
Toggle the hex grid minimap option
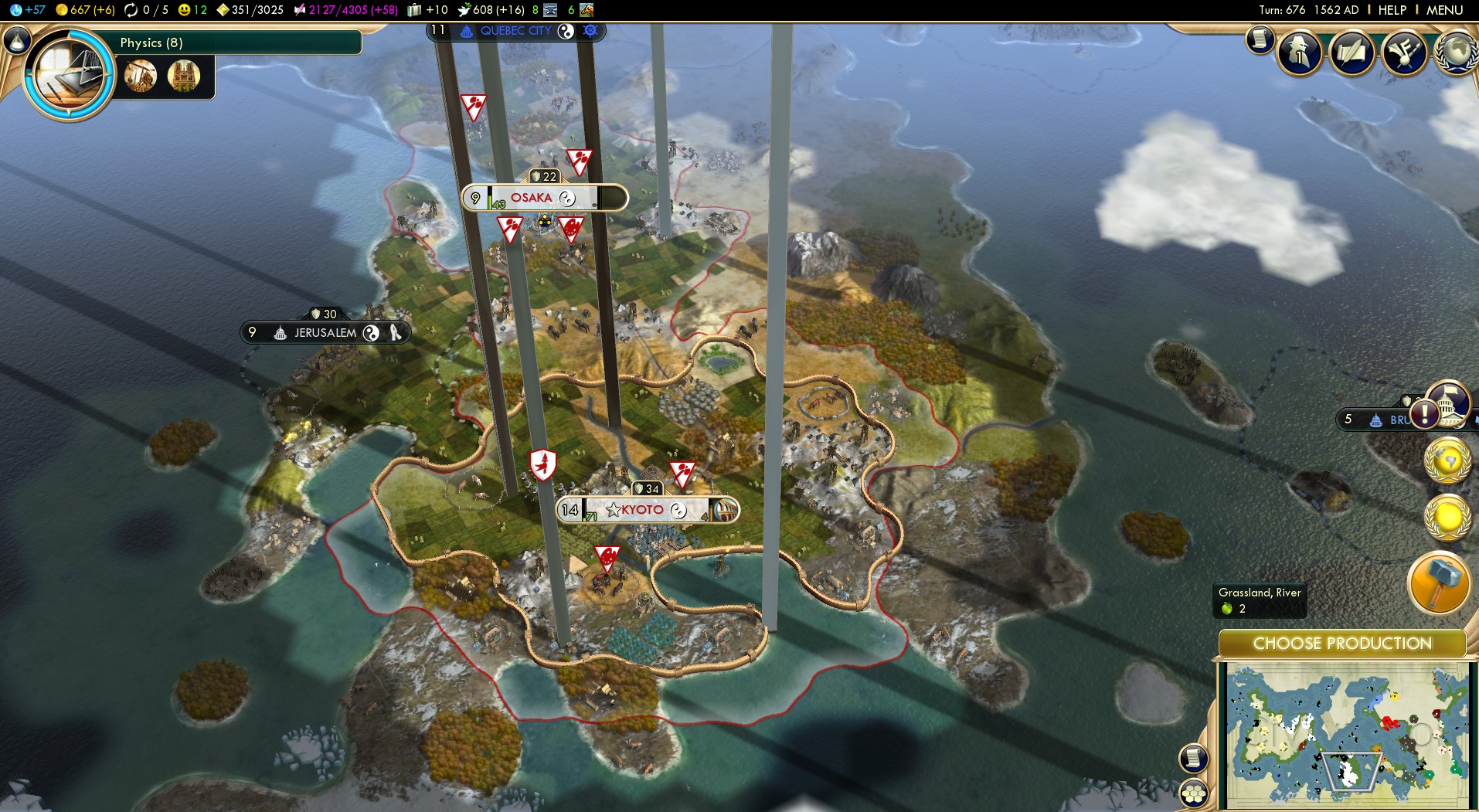(x=1194, y=793)
